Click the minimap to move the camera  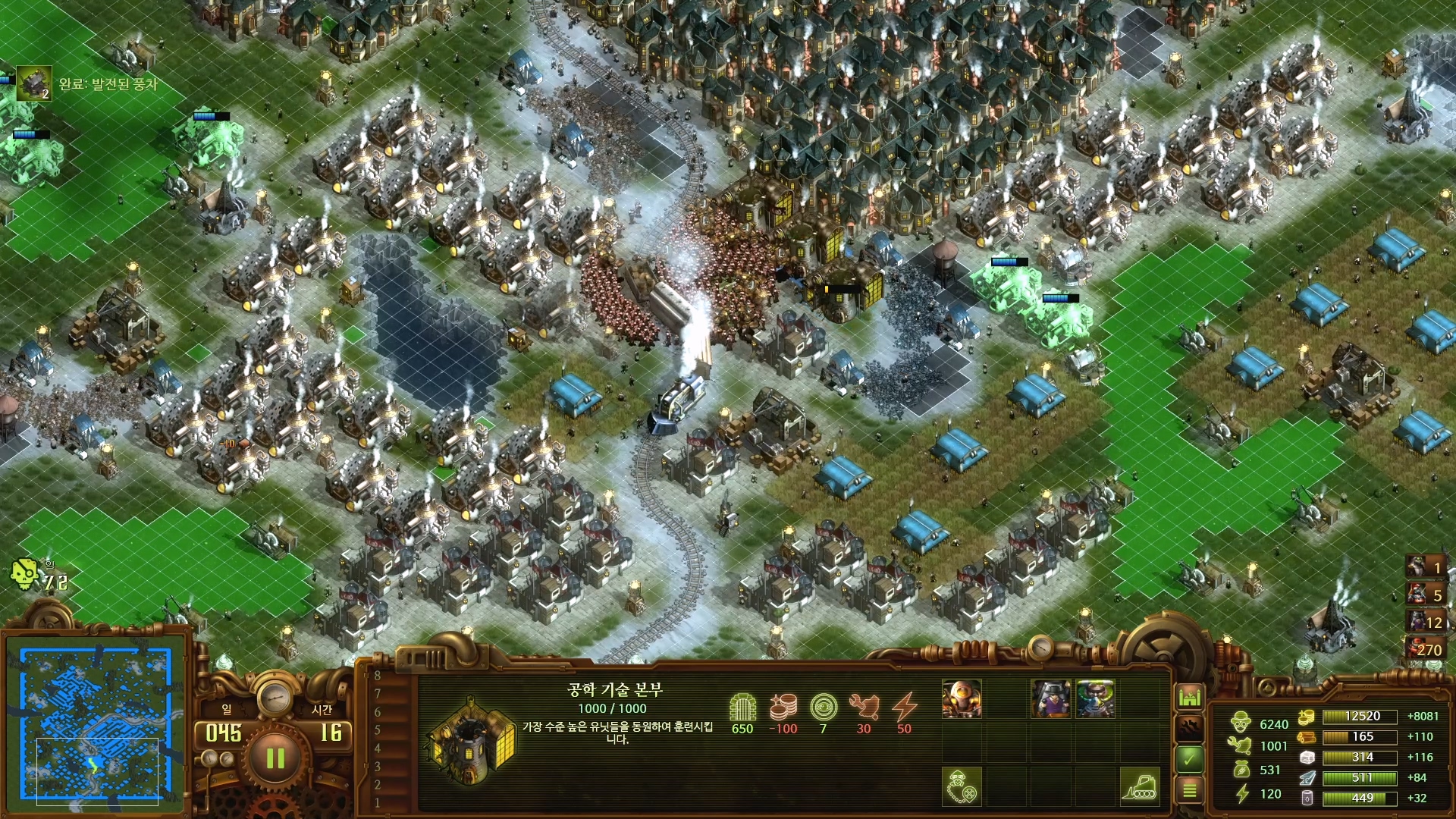tap(96, 724)
